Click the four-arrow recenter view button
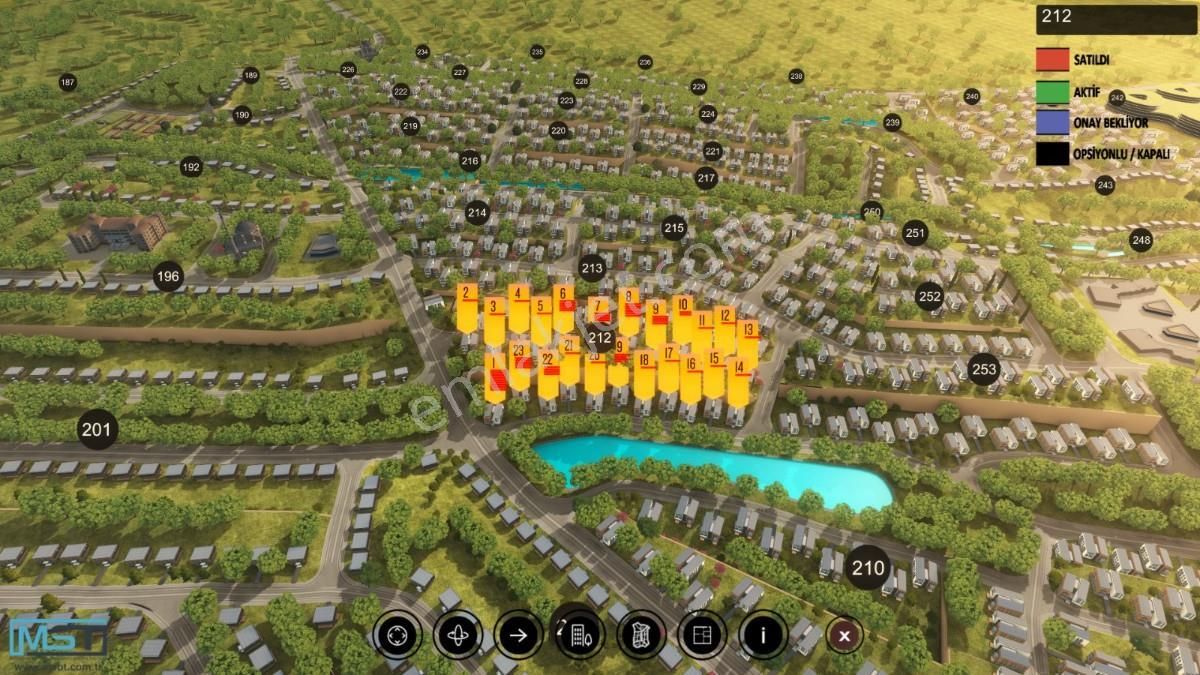Viewport: 1200px width, 675px height. point(397,634)
